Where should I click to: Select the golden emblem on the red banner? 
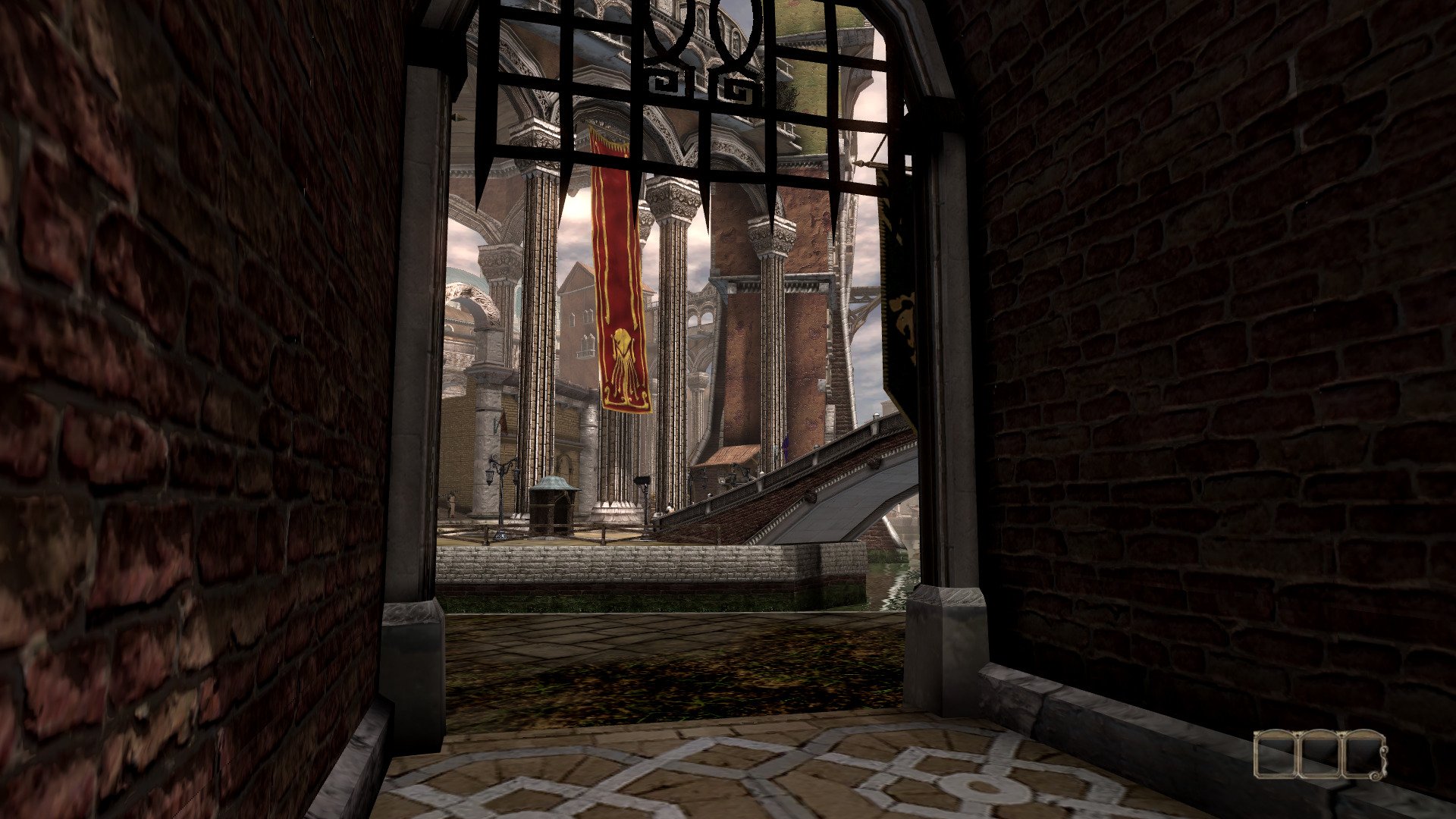pyautogui.click(x=623, y=356)
